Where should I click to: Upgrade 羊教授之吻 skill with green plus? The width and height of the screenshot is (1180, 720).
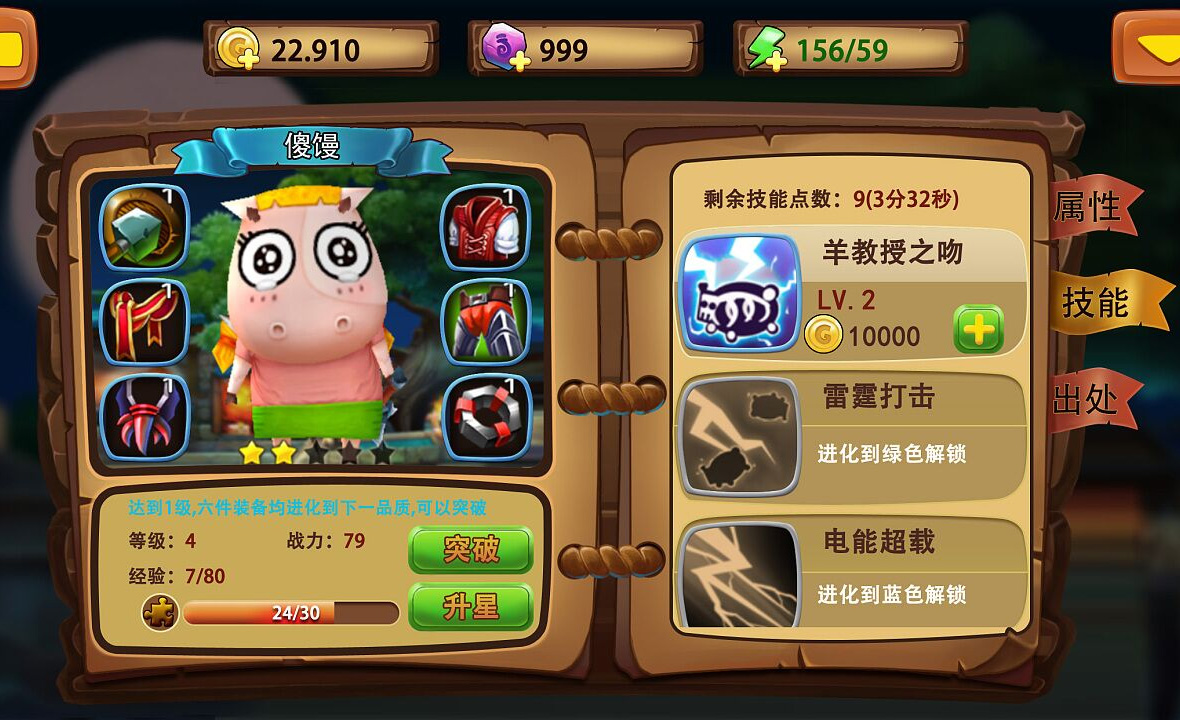[x=978, y=329]
